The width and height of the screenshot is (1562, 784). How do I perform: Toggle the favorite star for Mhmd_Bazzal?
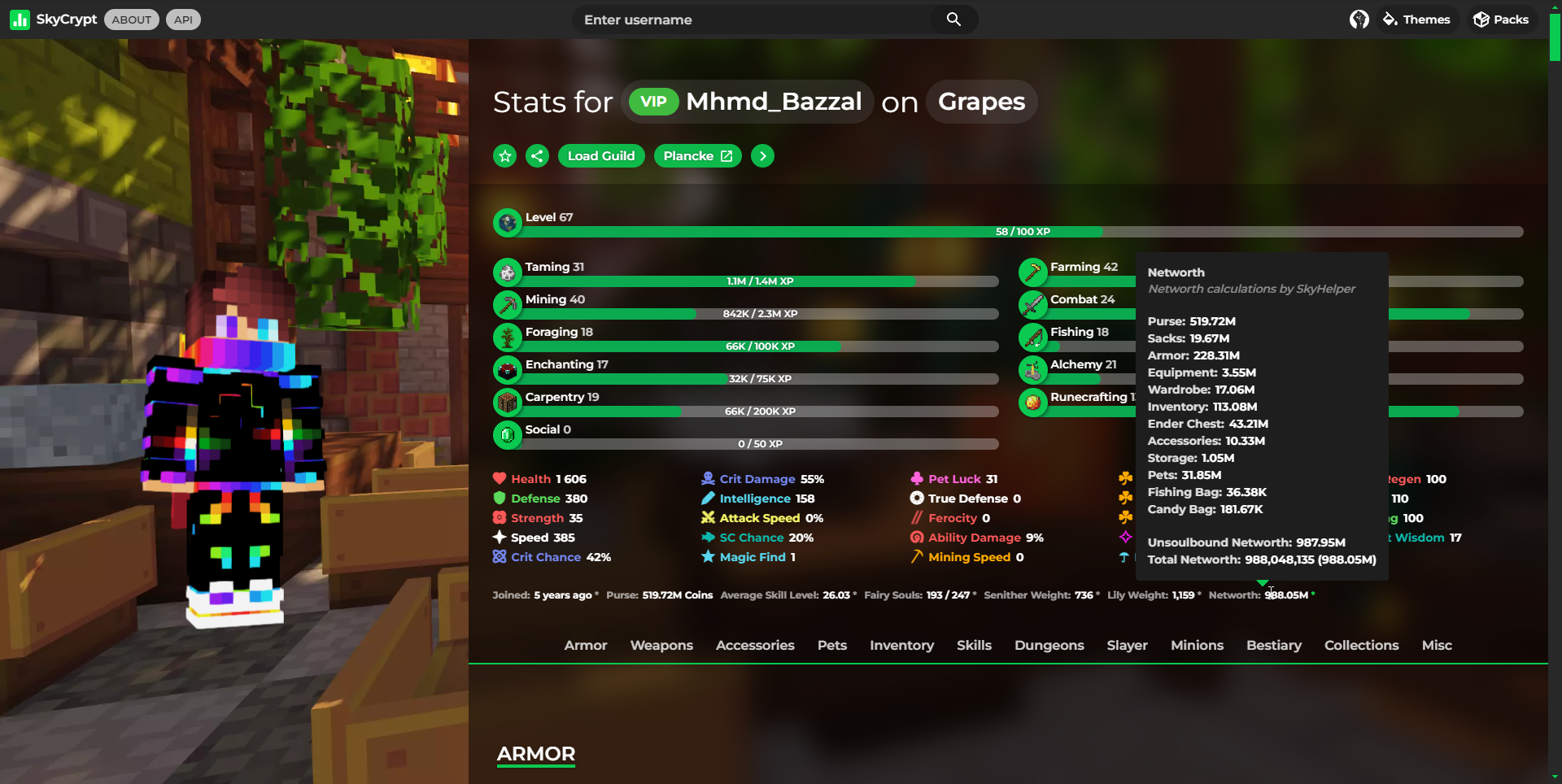tap(504, 155)
